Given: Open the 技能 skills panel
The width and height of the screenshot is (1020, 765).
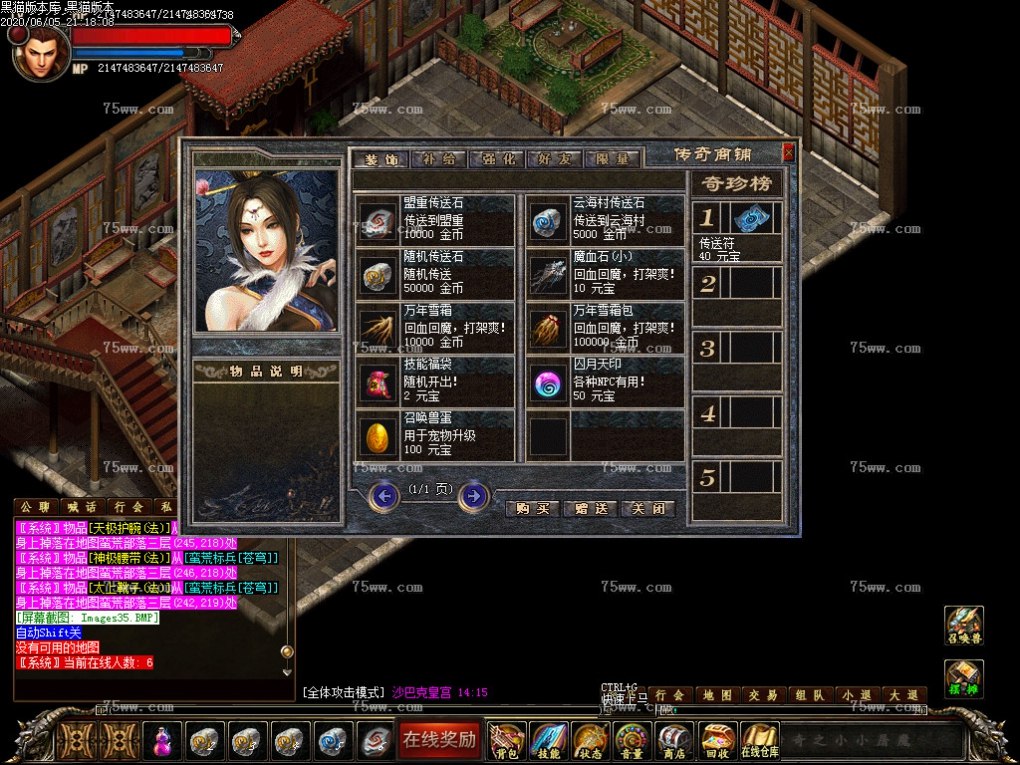Looking at the screenshot, I should point(549,741).
